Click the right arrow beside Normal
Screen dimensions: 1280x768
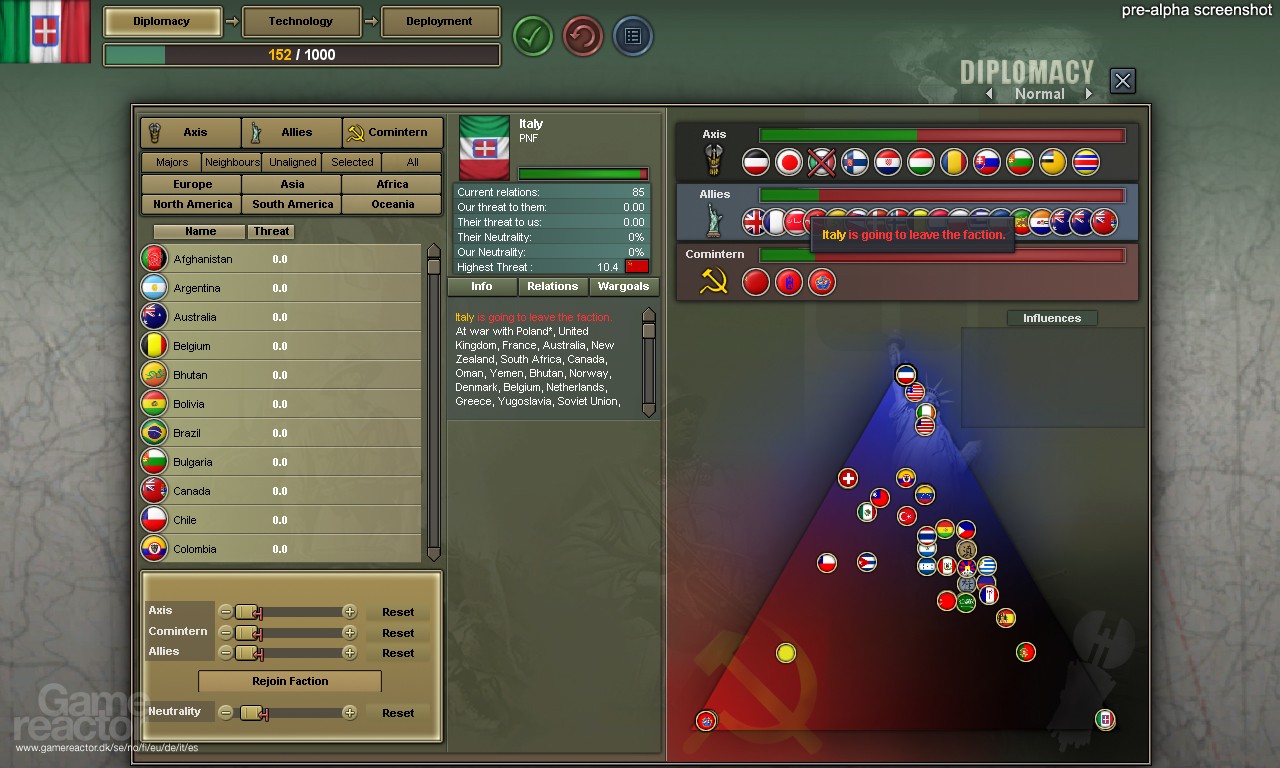1089,93
